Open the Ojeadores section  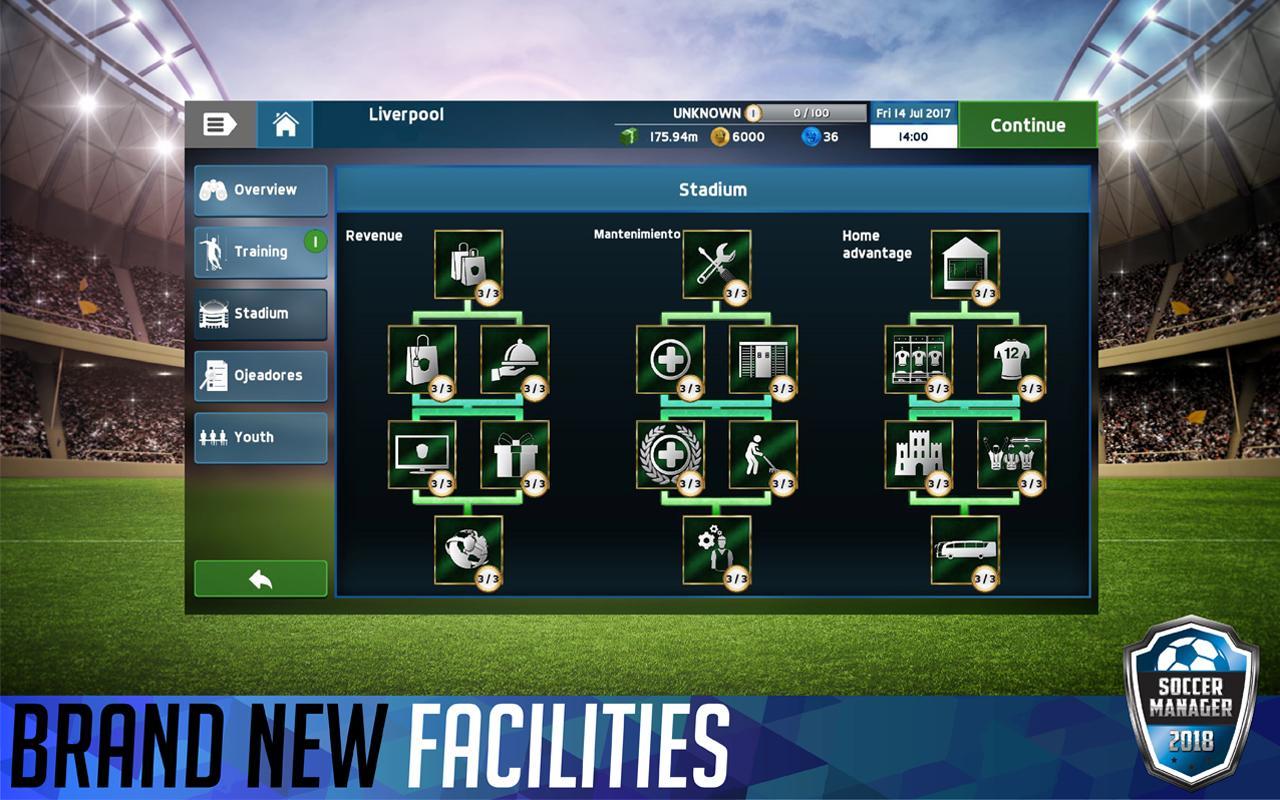[258, 375]
